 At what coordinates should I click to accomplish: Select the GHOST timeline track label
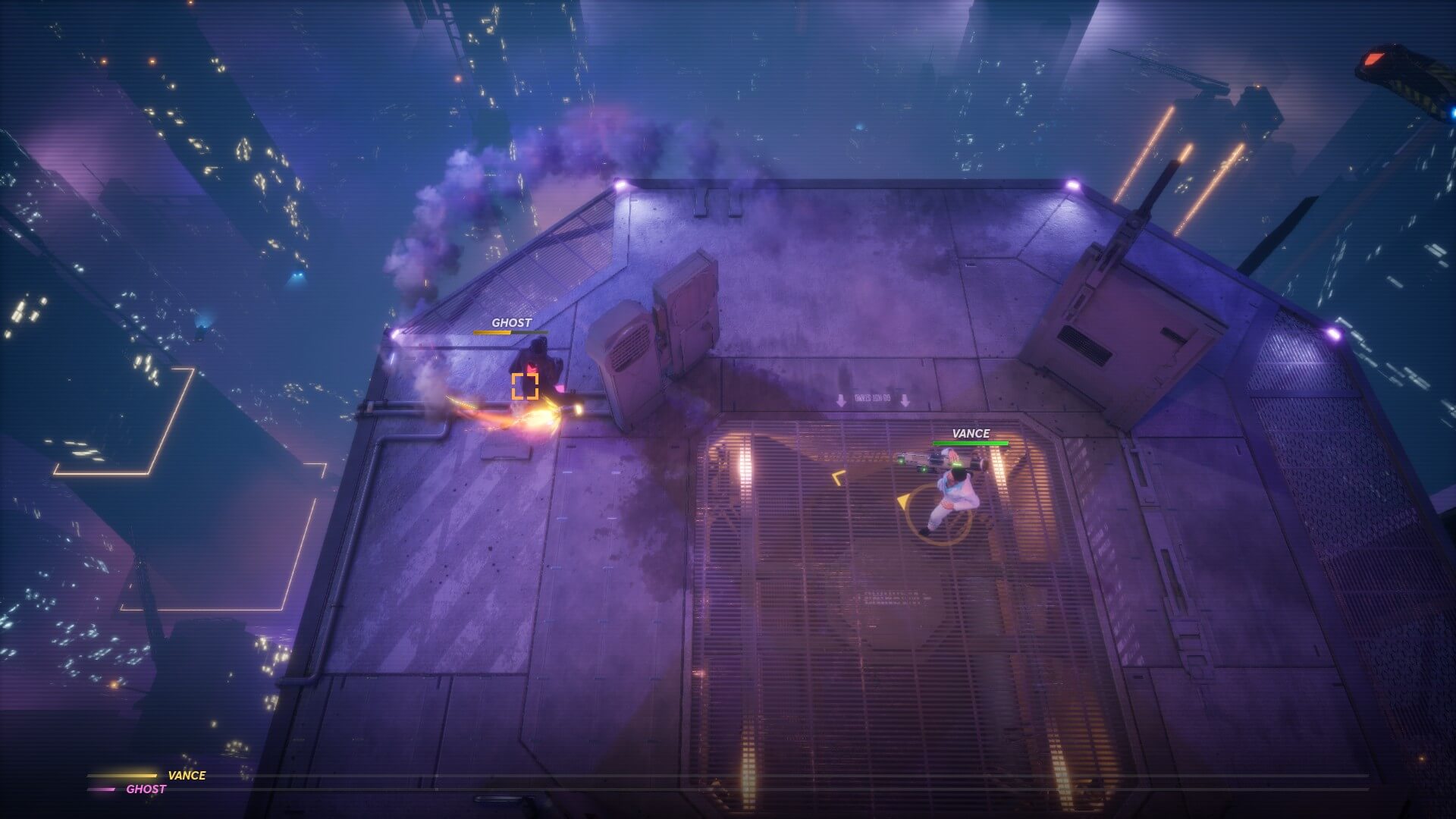(146, 789)
